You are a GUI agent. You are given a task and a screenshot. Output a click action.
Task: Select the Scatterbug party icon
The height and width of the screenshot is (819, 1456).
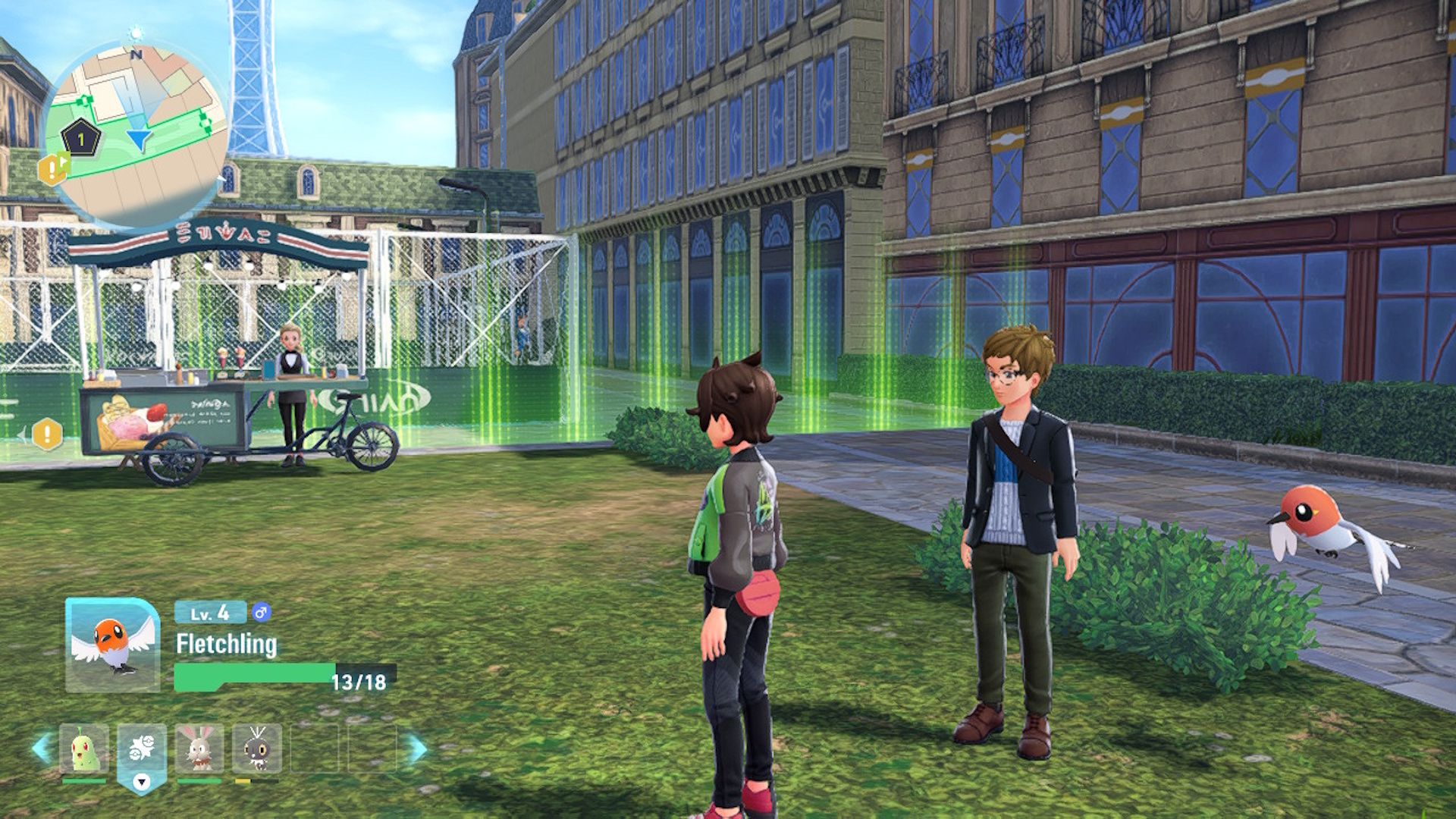[257, 748]
